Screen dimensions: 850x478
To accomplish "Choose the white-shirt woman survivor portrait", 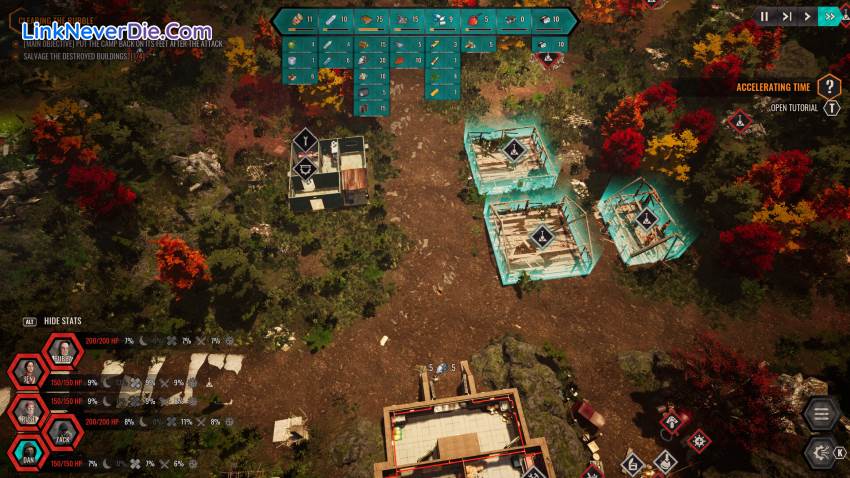I will [x=28, y=372].
